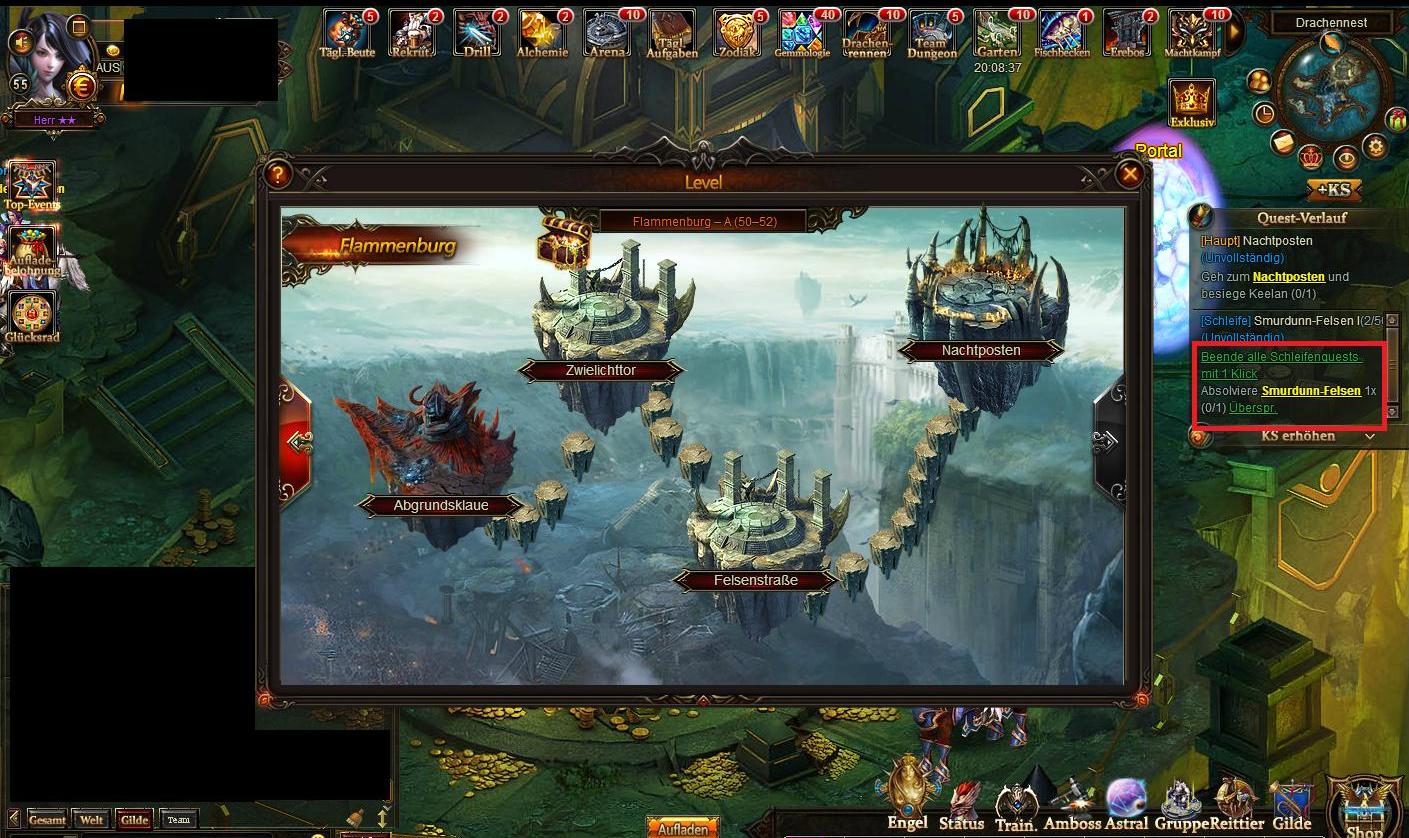Open the Exklusiv crown icon

click(x=1191, y=100)
